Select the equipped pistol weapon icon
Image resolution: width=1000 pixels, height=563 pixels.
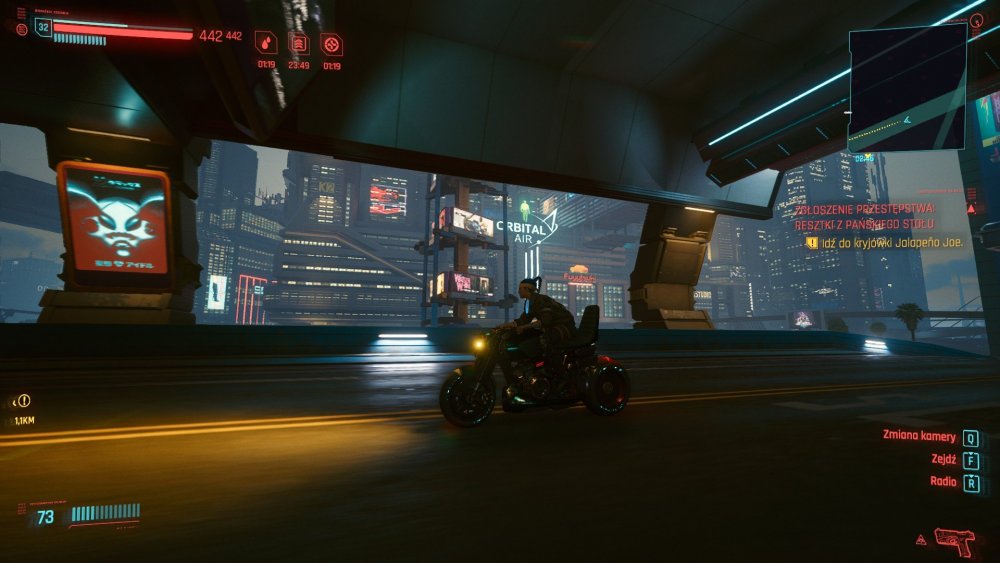coord(953,540)
